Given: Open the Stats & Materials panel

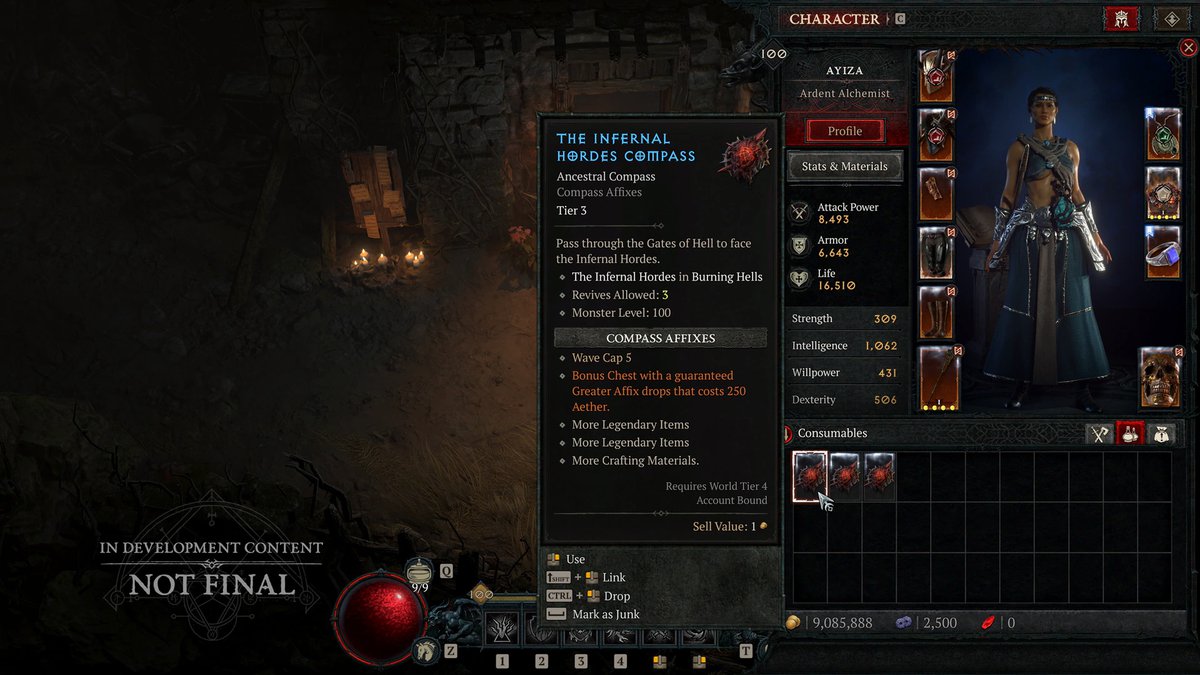Looking at the screenshot, I should [845, 166].
